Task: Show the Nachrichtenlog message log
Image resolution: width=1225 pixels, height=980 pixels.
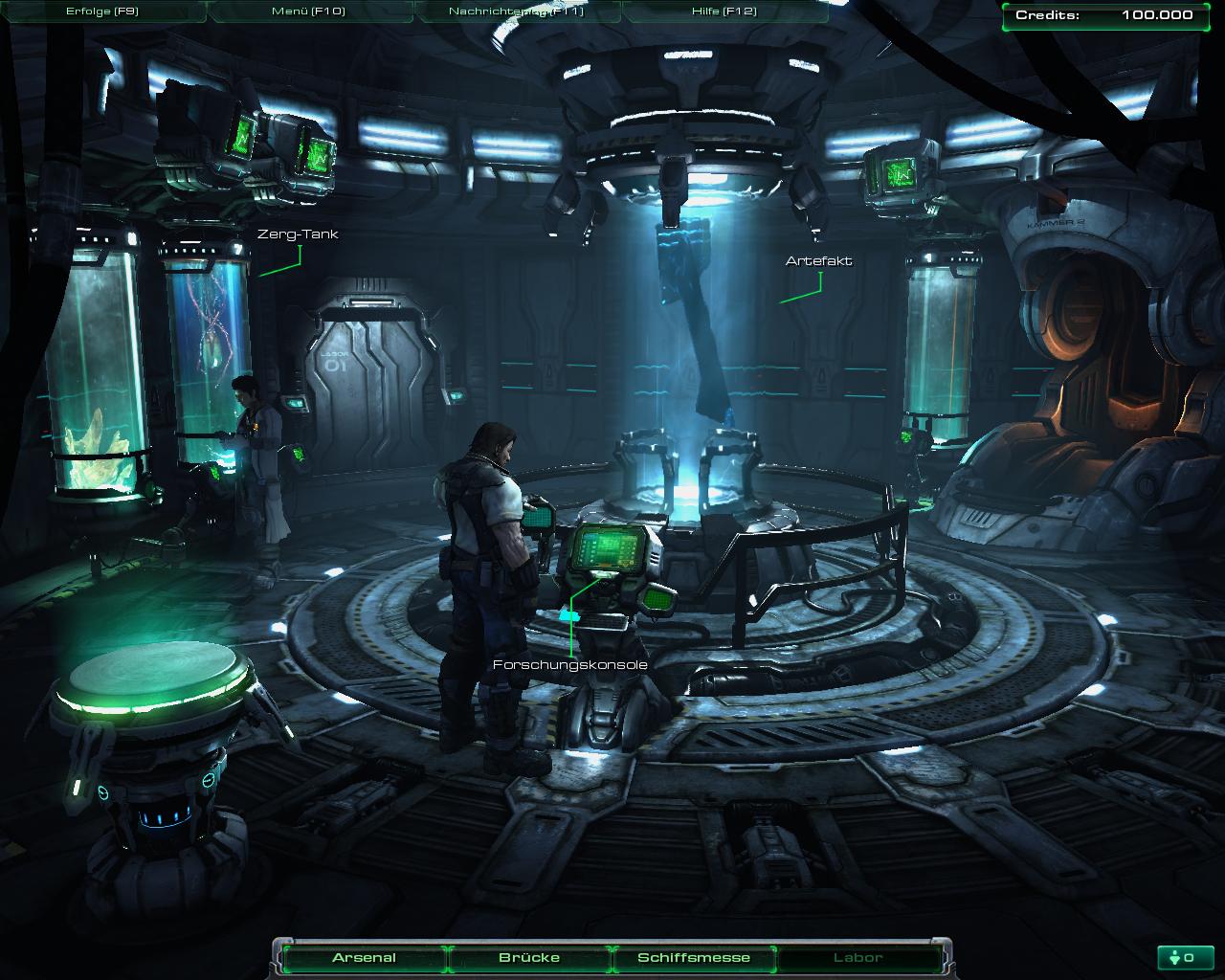Action: 516,11
